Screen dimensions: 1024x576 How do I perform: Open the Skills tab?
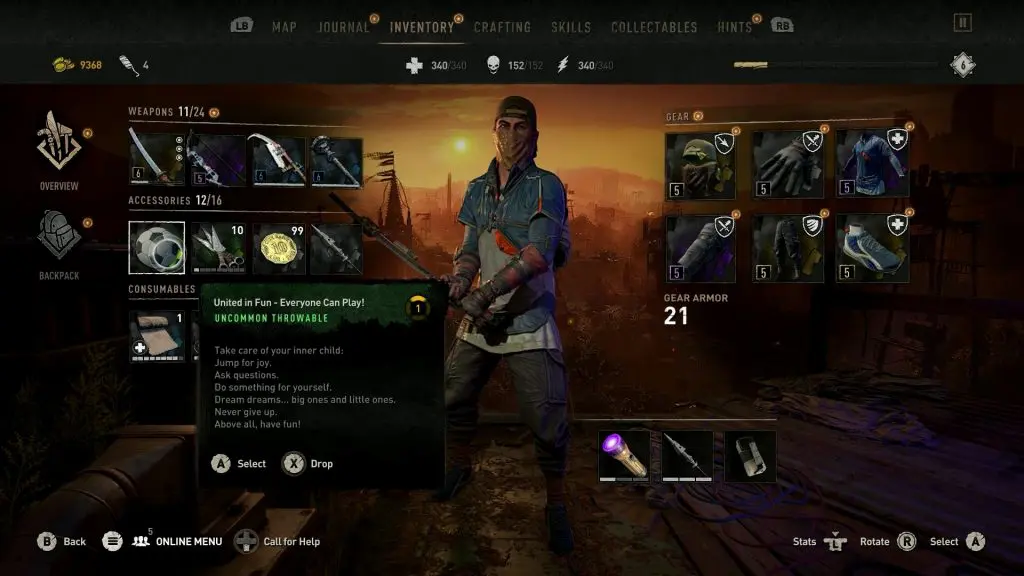pos(571,27)
